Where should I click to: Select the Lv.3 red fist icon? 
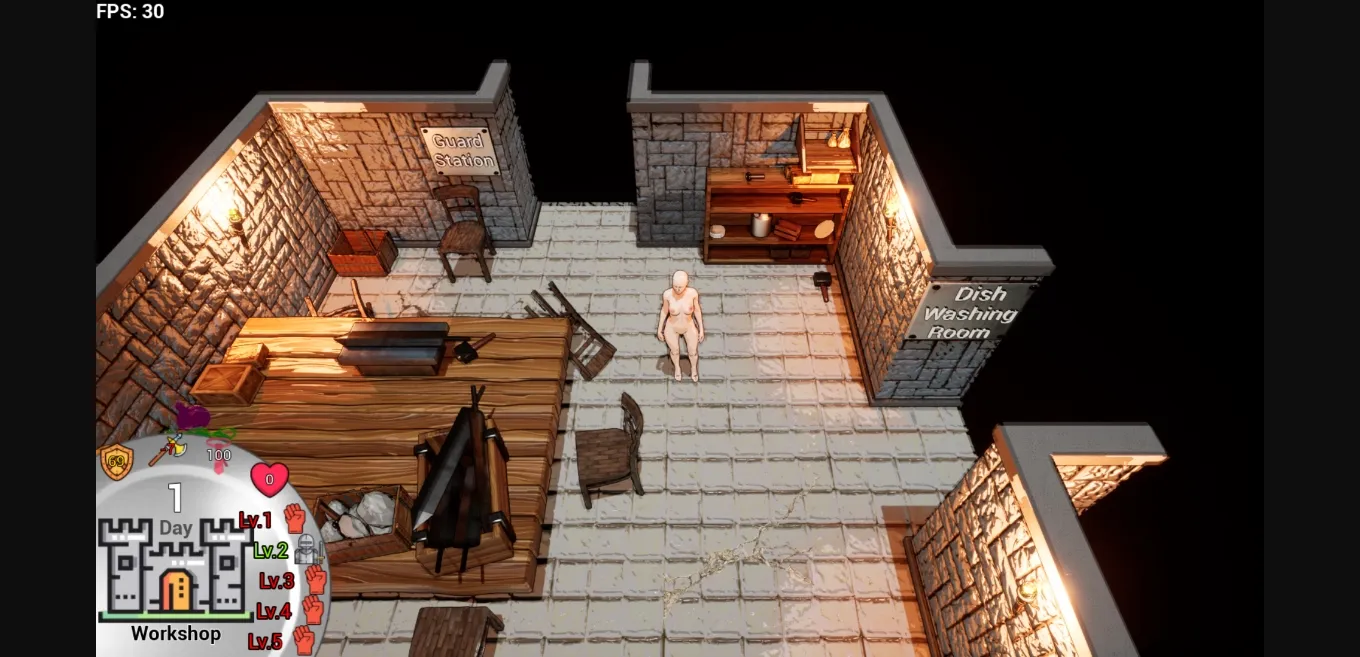[316, 579]
